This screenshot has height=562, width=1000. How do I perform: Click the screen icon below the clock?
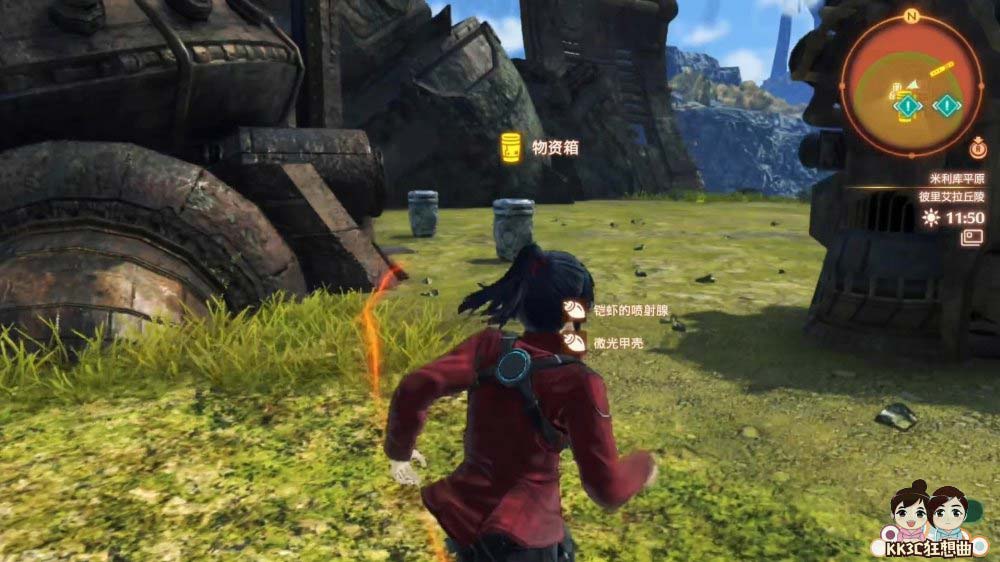pyautogui.click(x=972, y=238)
